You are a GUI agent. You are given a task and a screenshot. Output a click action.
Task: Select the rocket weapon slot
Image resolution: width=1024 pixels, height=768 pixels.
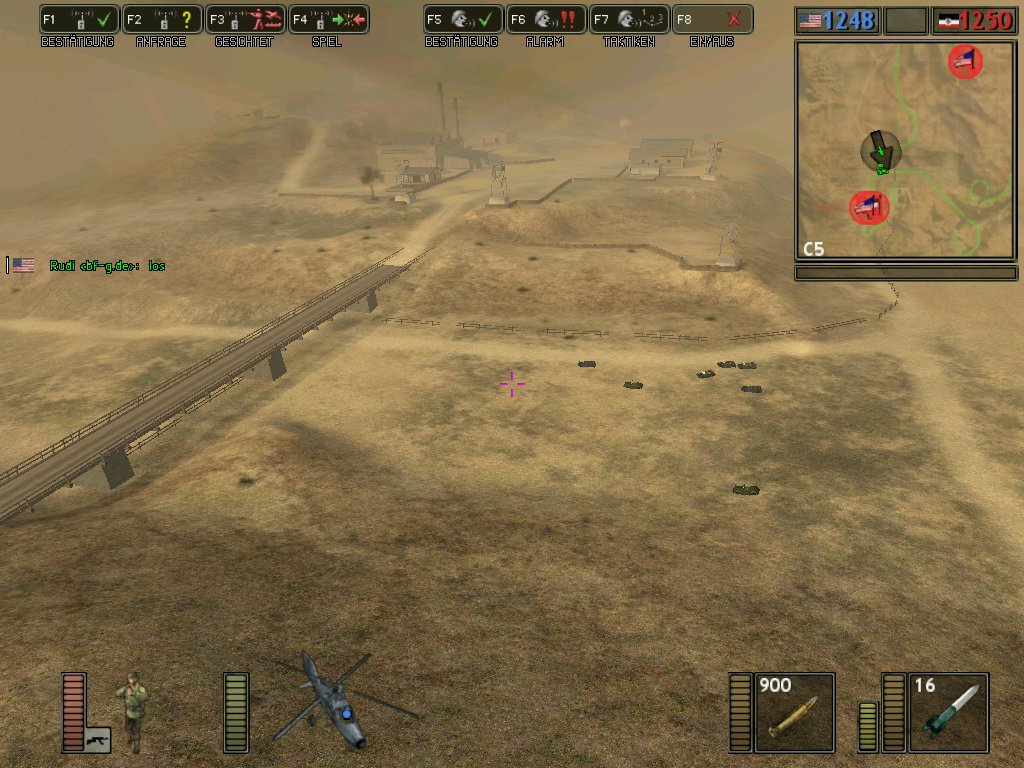pyautogui.click(x=949, y=712)
